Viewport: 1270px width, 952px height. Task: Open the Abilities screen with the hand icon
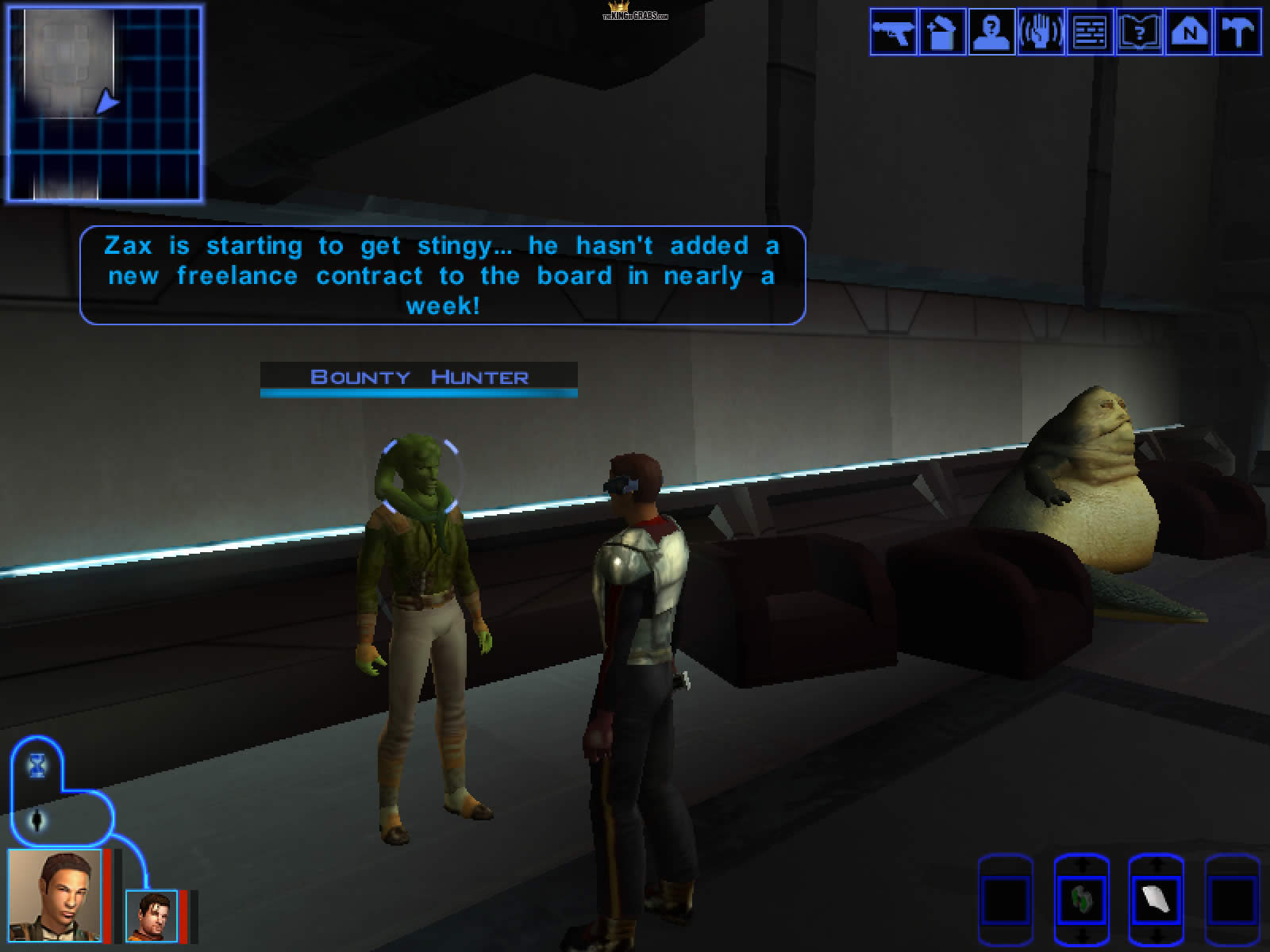(x=1041, y=33)
